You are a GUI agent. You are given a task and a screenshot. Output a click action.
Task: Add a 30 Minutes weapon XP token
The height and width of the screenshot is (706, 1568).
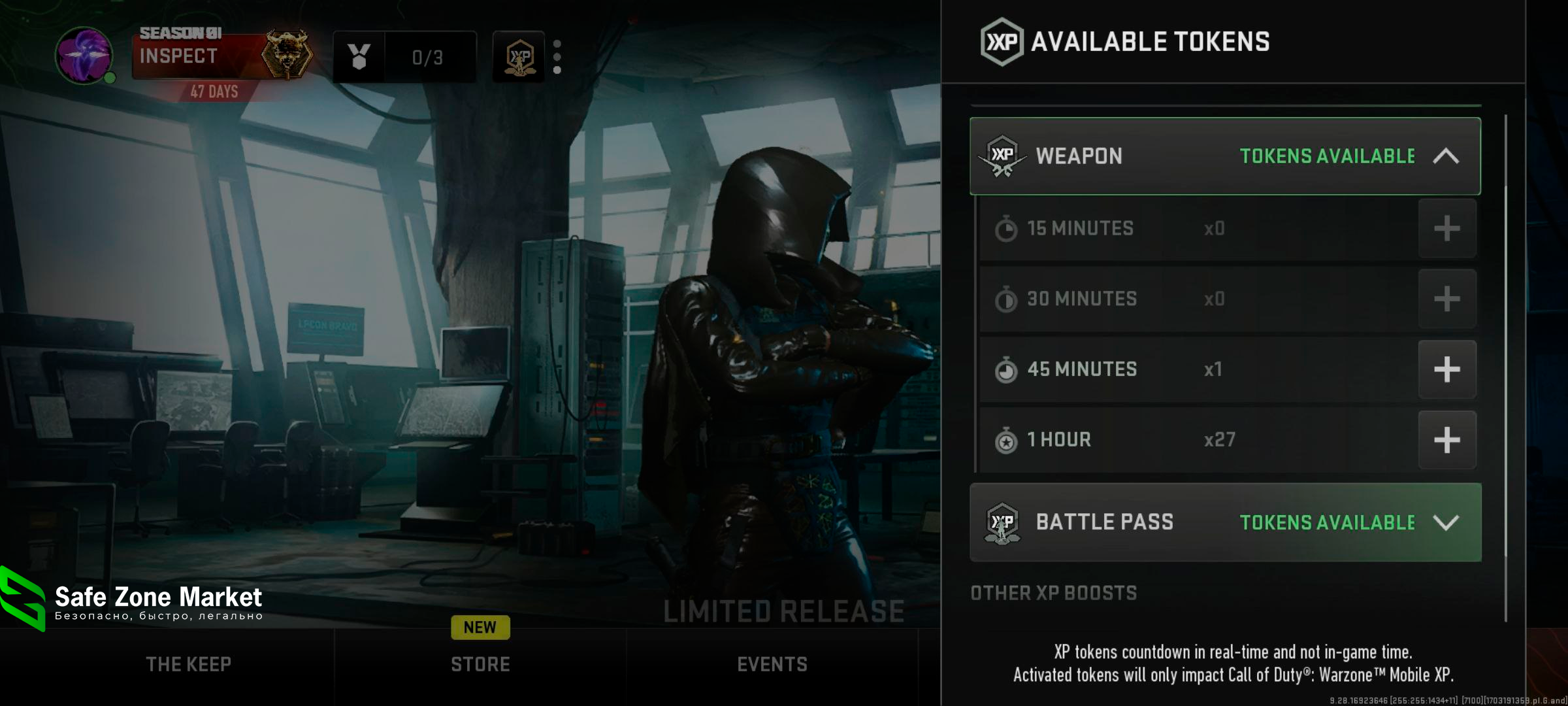coord(1446,299)
